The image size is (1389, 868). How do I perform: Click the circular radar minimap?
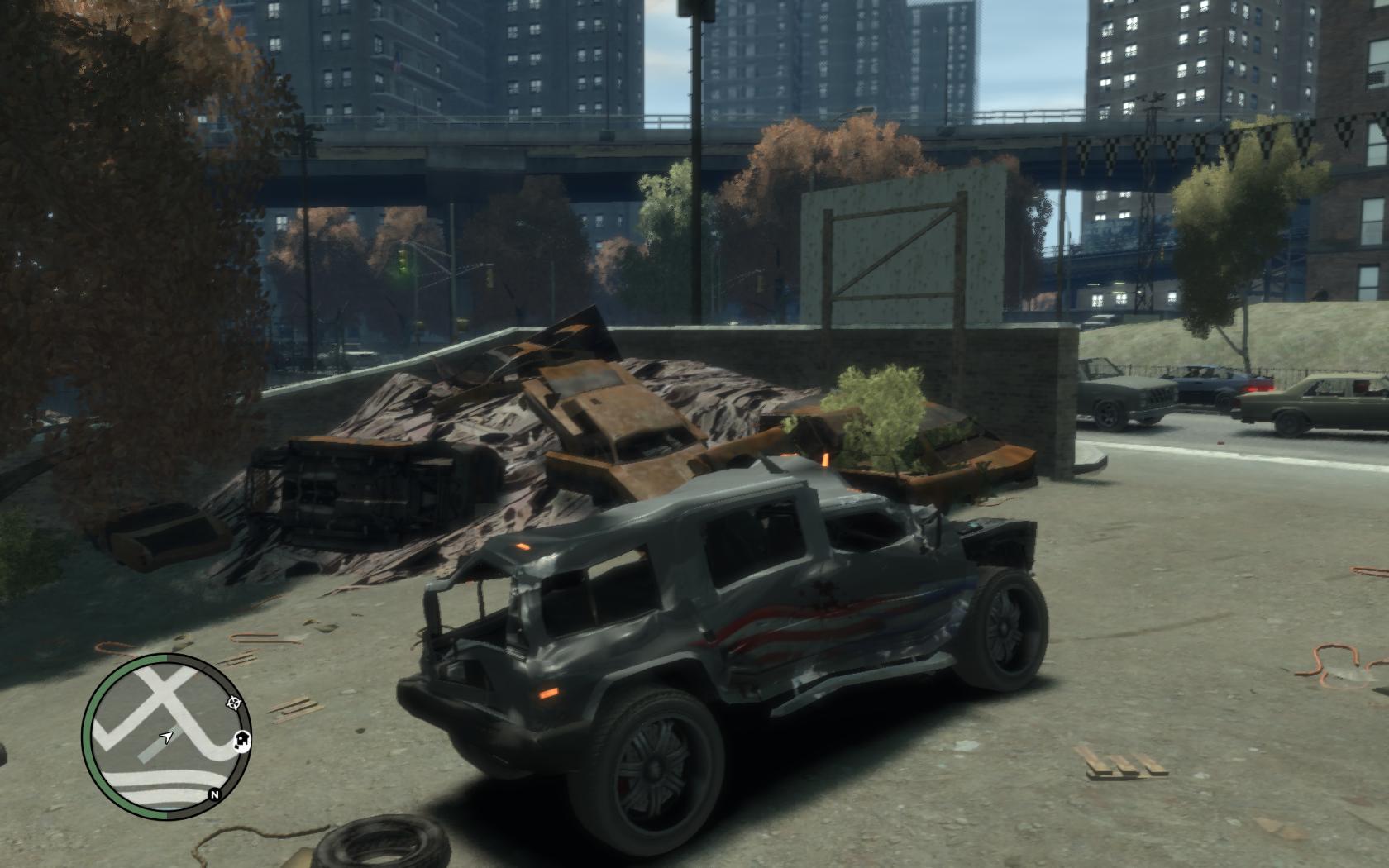pyautogui.click(x=165, y=732)
